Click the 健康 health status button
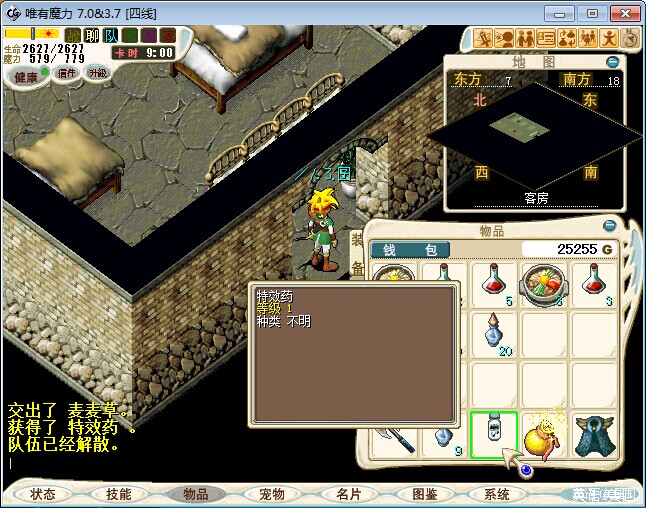 (x=27, y=76)
